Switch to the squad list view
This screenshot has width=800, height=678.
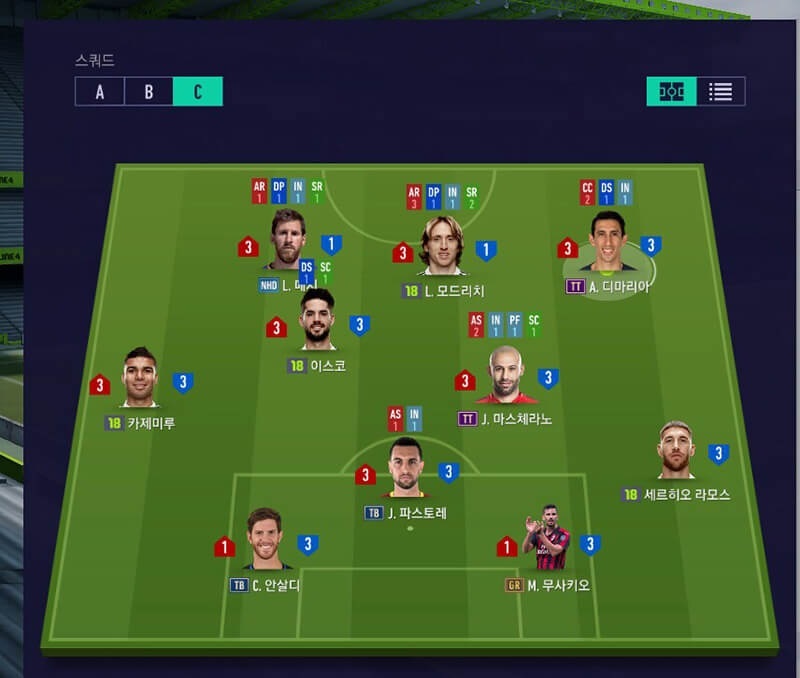pyautogui.click(x=721, y=92)
